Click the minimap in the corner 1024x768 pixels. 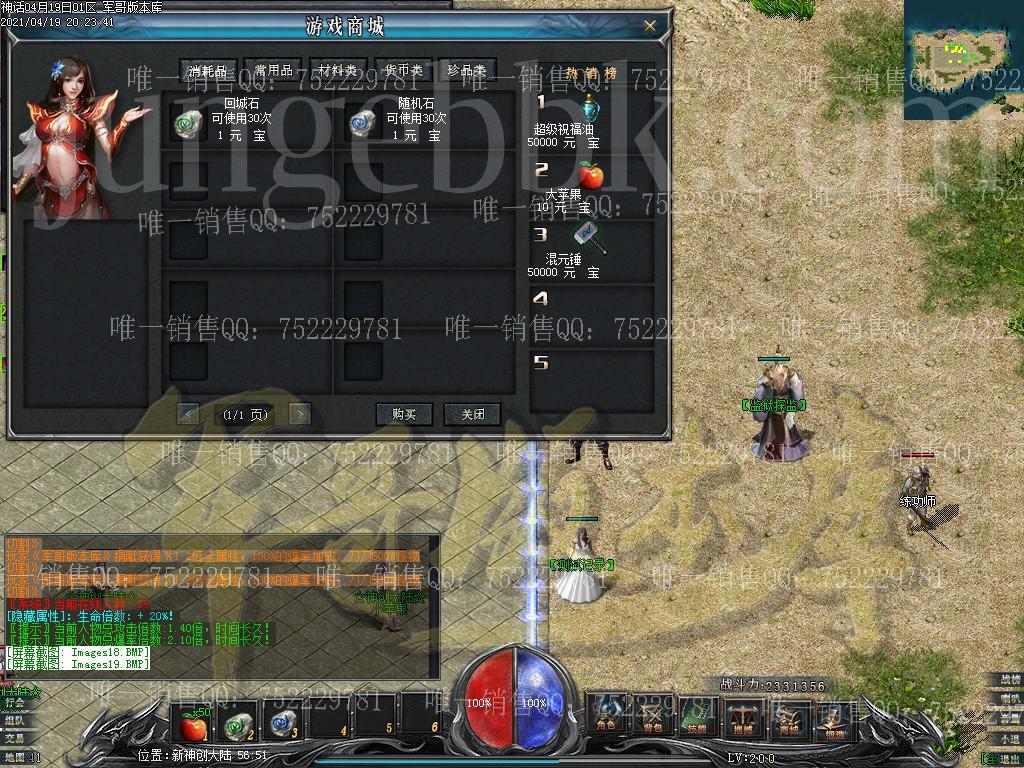(x=963, y=58)
